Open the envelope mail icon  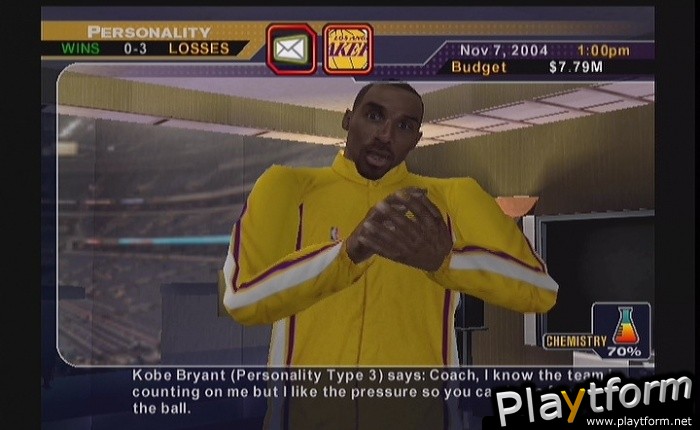pyautogui.click(x=291, y=49)
